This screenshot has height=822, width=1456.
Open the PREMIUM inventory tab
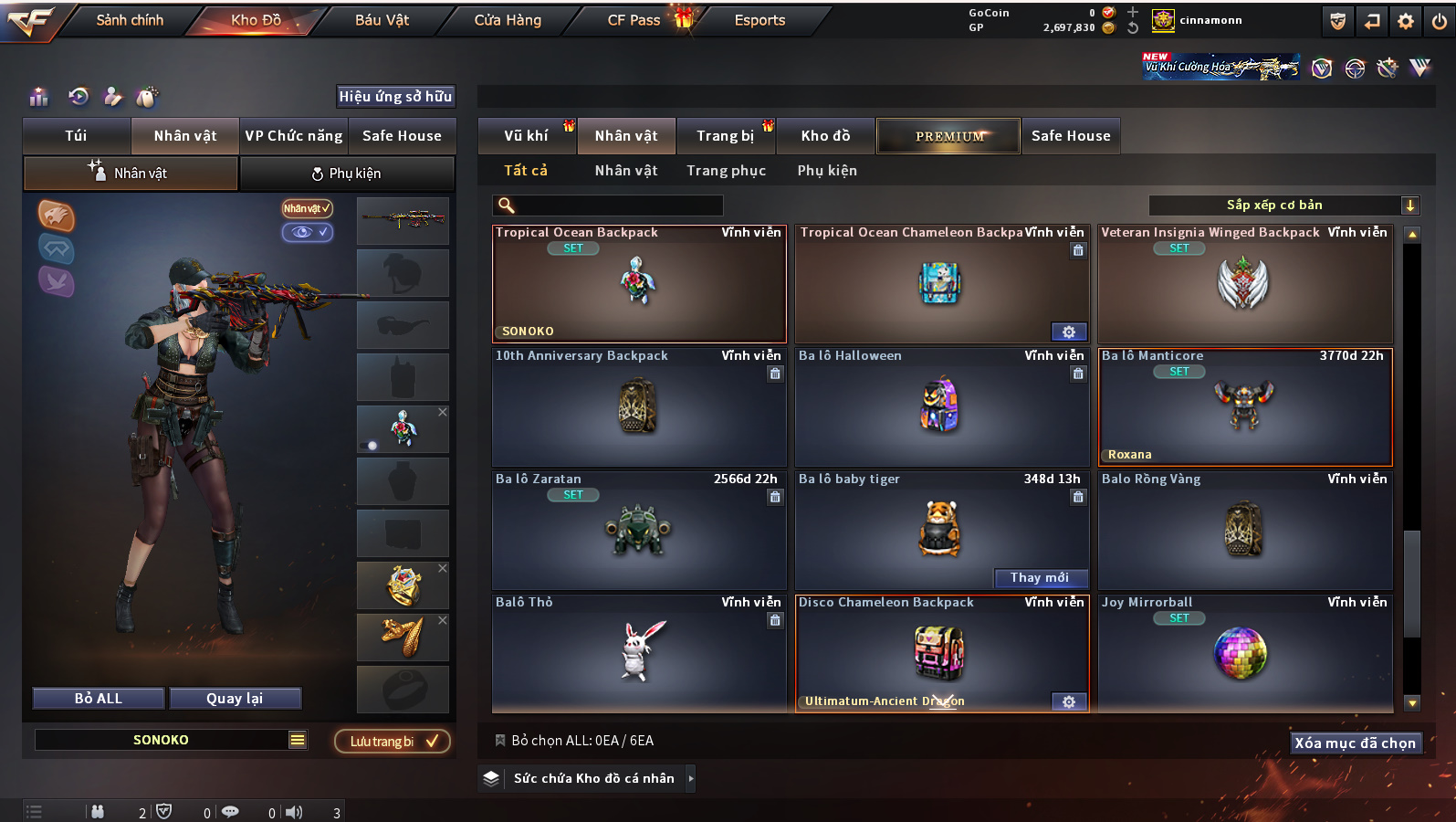pyautogui.click(x=948, y=136)
